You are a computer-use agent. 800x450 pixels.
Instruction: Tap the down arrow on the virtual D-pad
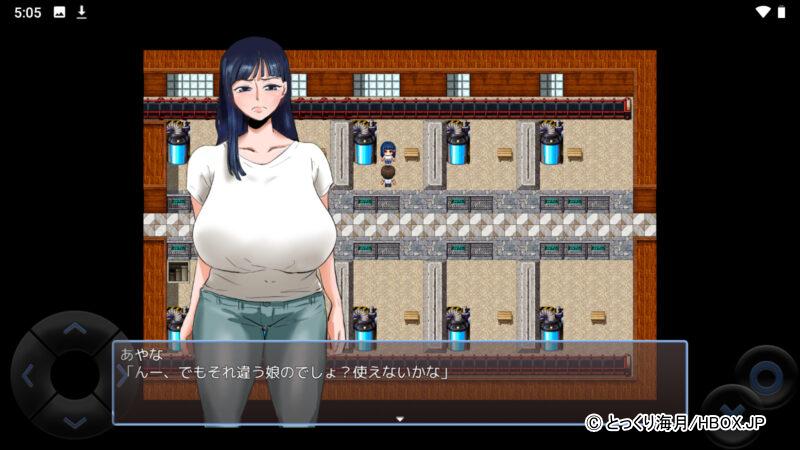pos(75,423)
